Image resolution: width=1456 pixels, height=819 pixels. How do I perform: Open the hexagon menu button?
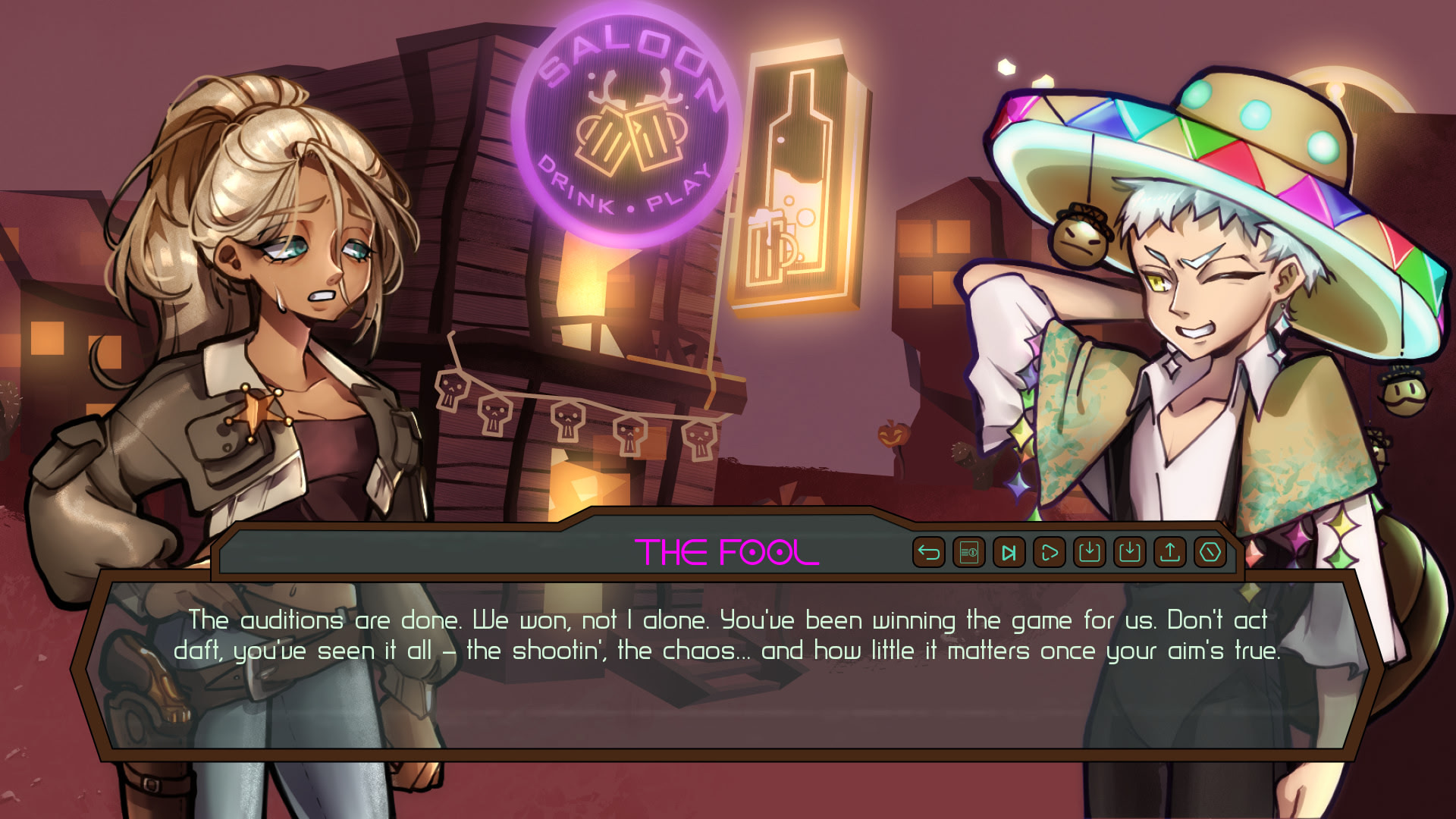coord(1210,552)
